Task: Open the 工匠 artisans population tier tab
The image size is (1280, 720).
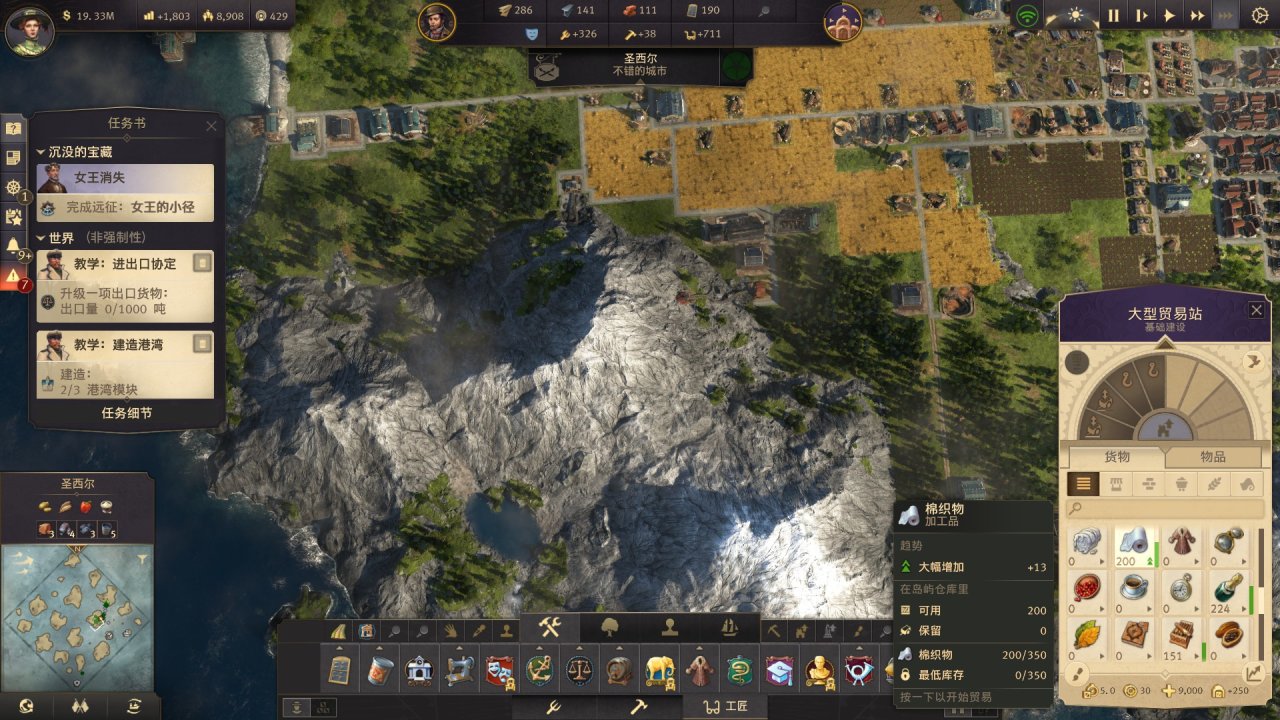Action: [724, 707]
